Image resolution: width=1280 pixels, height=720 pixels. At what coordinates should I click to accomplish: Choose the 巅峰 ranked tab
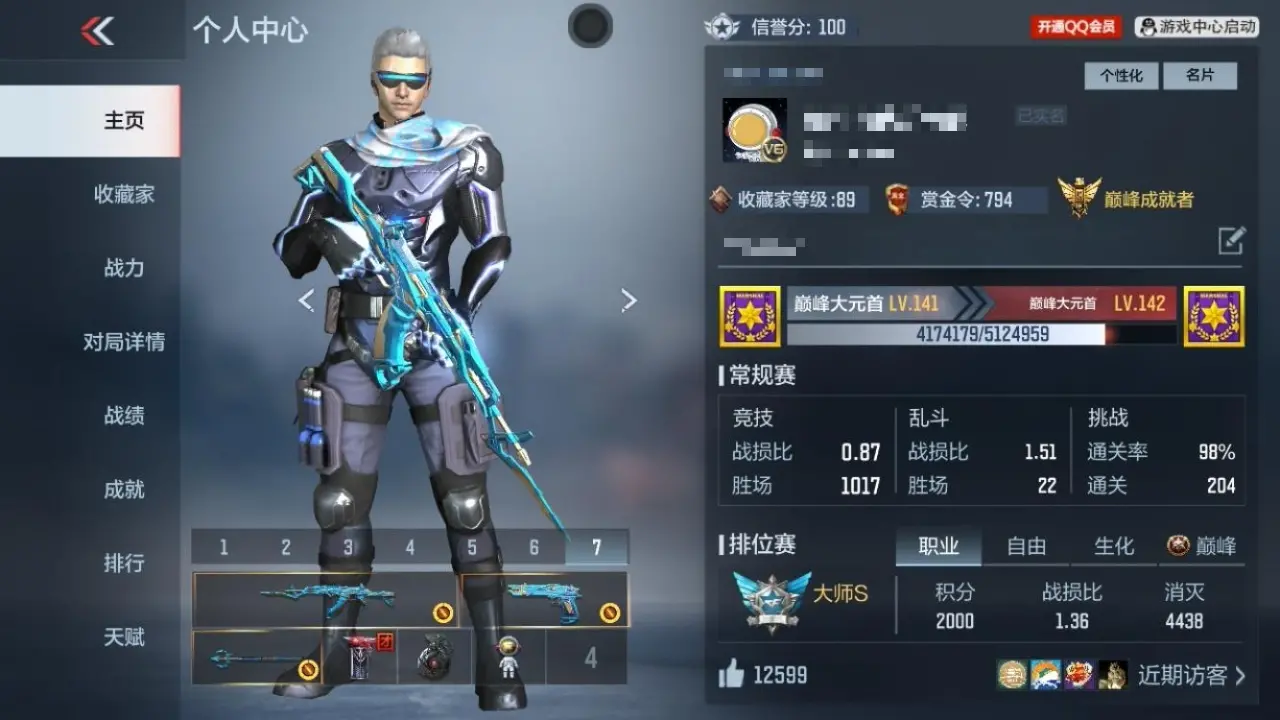pyautogui.click(x=1202, y=546)
